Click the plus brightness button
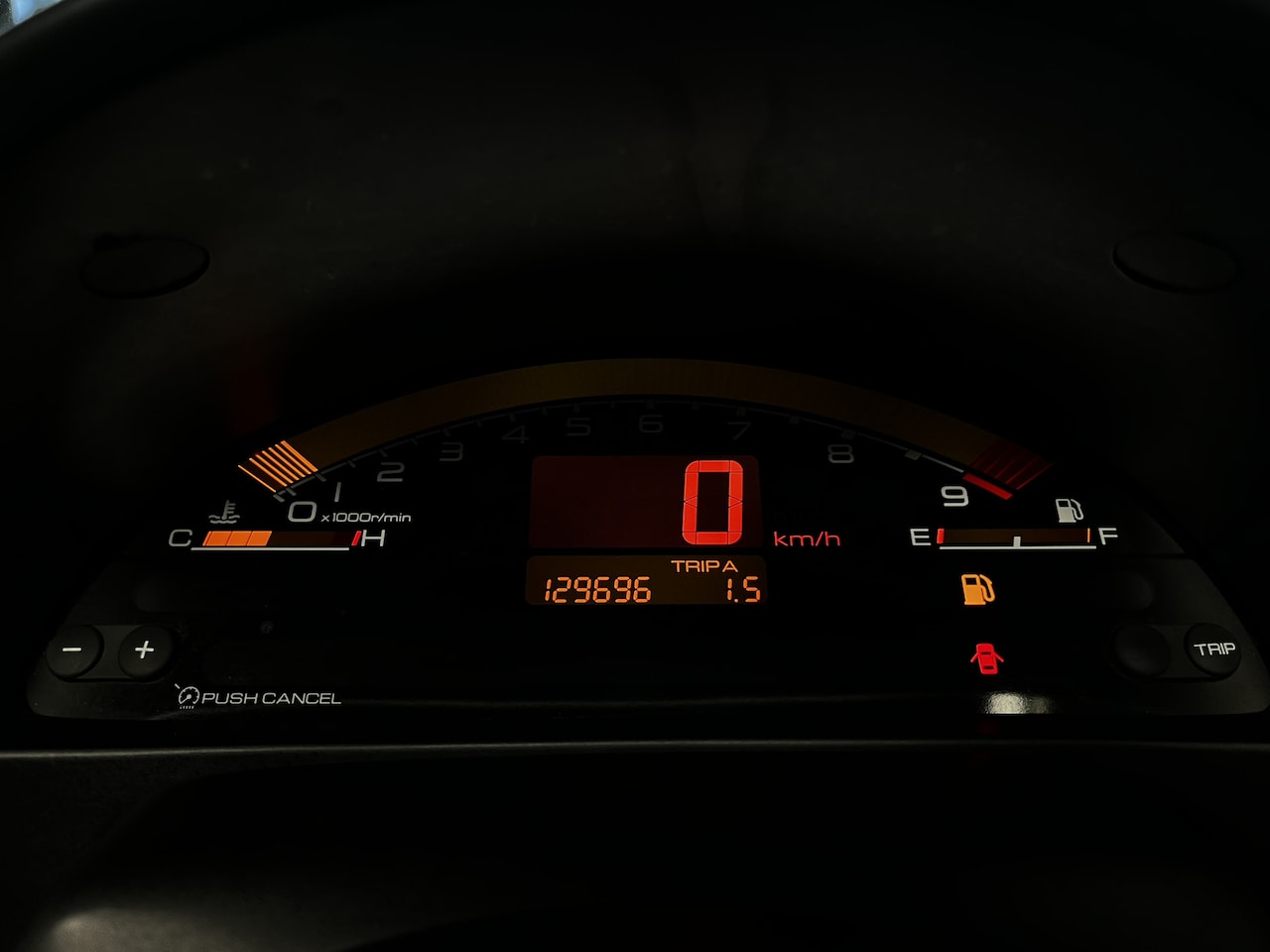This screenshot has width=1270, height=952. click(145, 651)
